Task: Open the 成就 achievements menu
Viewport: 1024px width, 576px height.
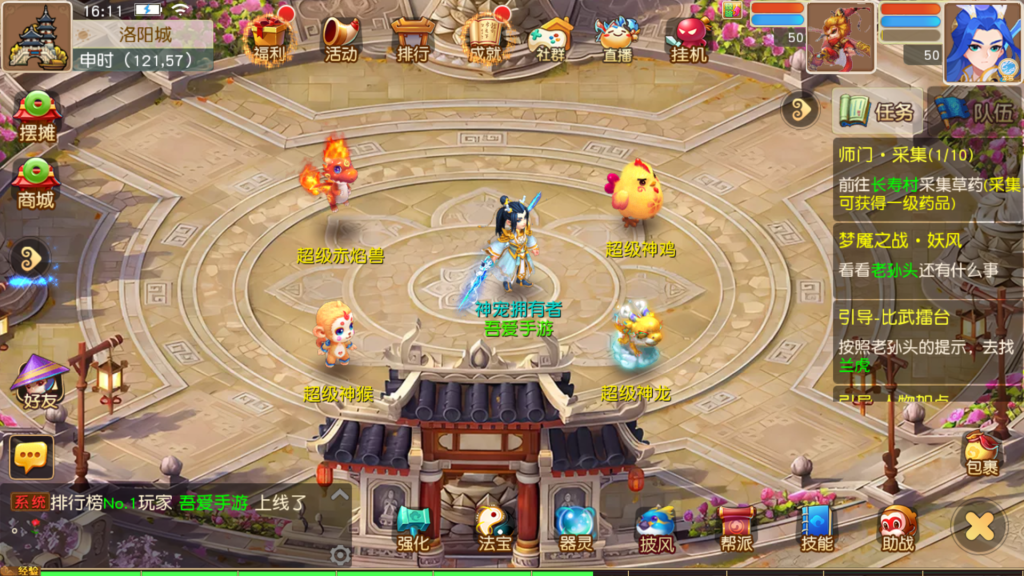Action: [x=484, y=38]
